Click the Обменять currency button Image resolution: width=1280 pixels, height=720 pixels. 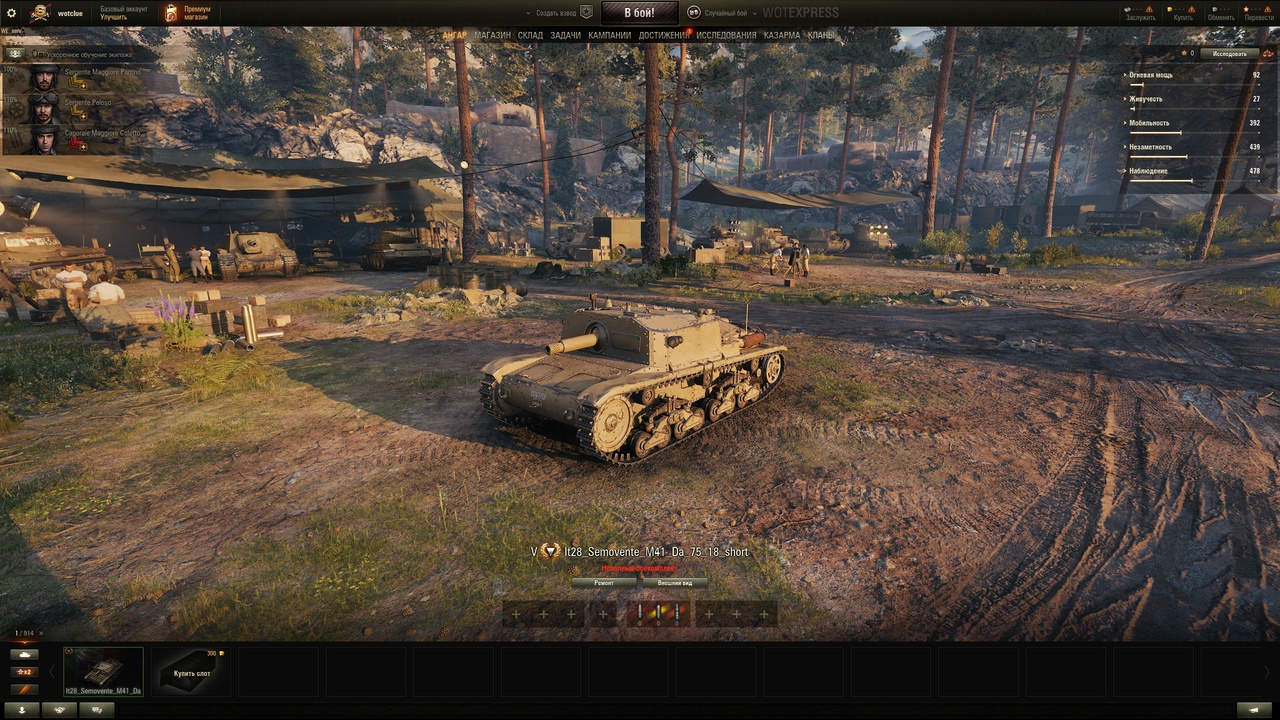click(1220, 13)
